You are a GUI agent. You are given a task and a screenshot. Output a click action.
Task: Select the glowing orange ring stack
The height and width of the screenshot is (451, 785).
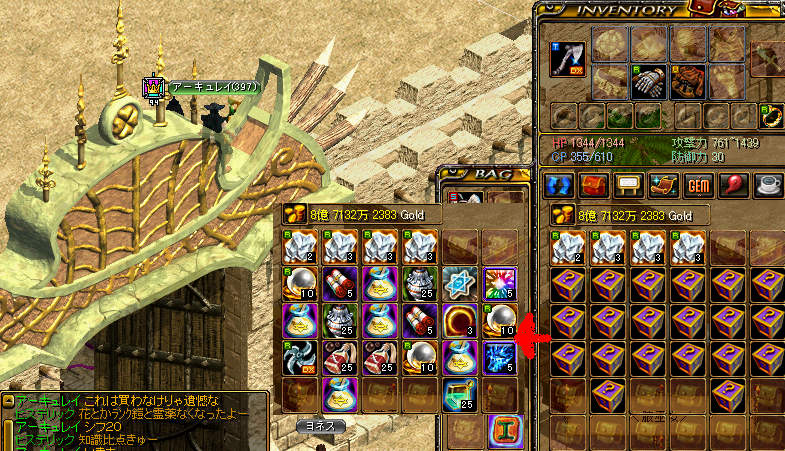click(460, 321)
